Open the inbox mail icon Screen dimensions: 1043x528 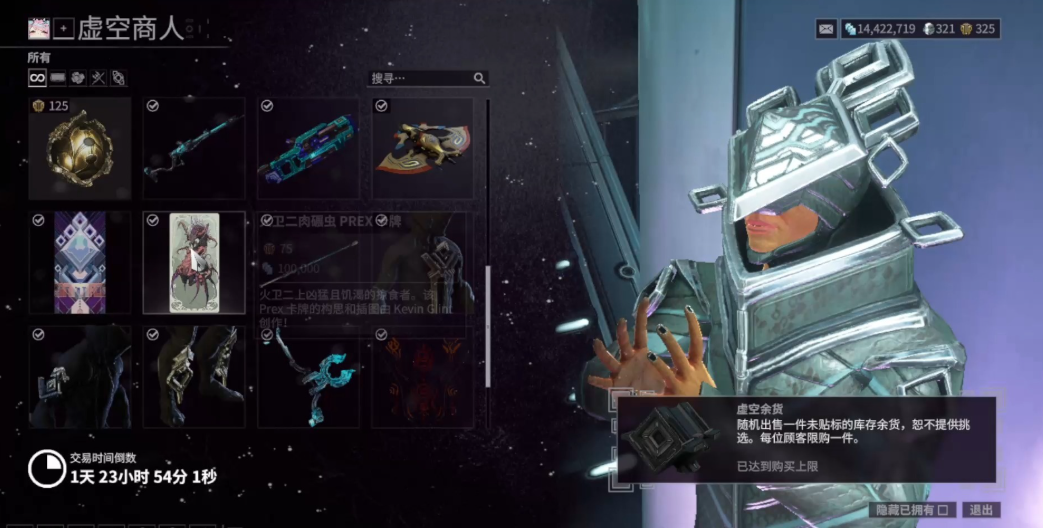point(826,29)
